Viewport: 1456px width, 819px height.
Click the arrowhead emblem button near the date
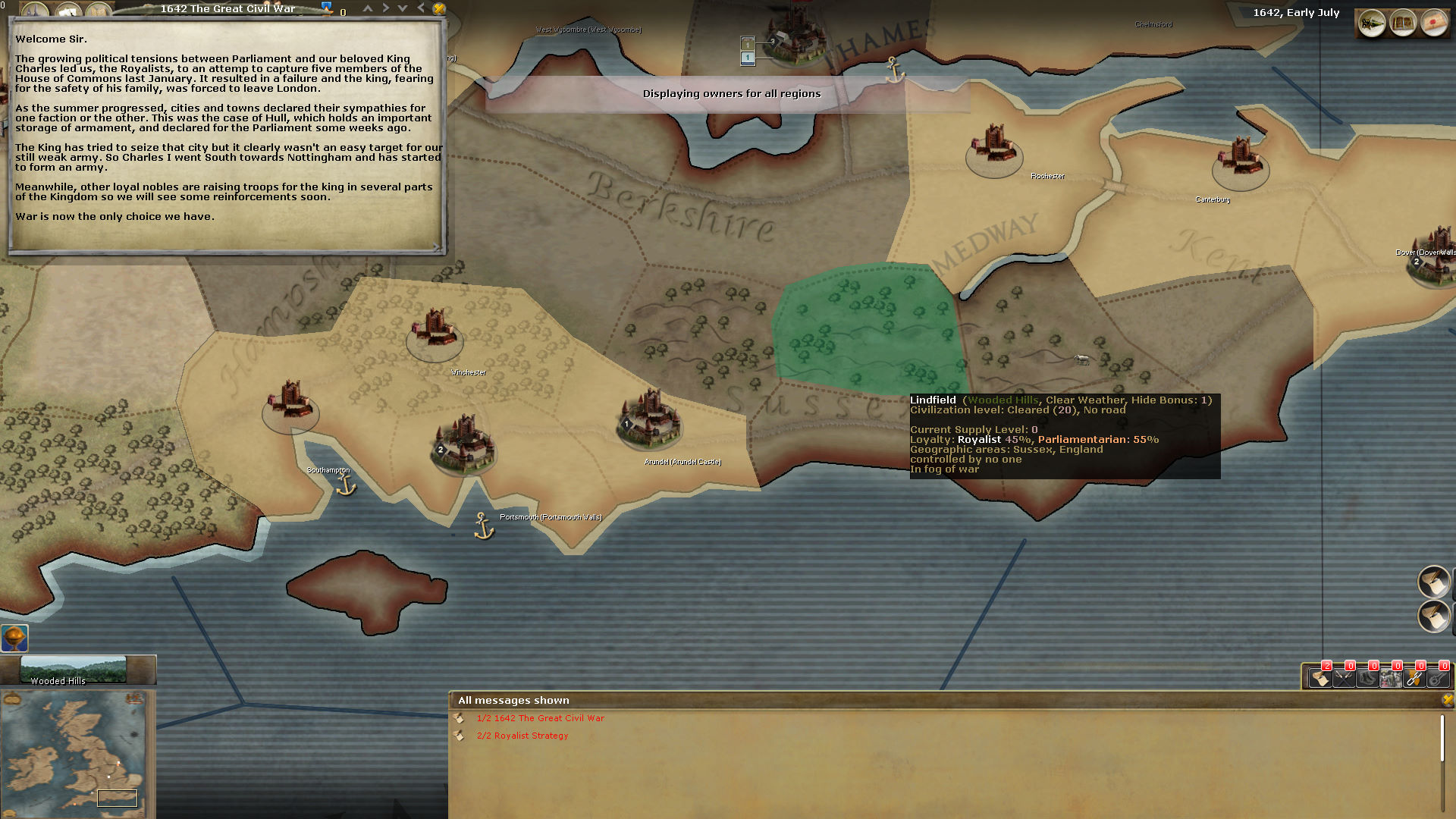pyautogui.click(x=1372, y=24)
